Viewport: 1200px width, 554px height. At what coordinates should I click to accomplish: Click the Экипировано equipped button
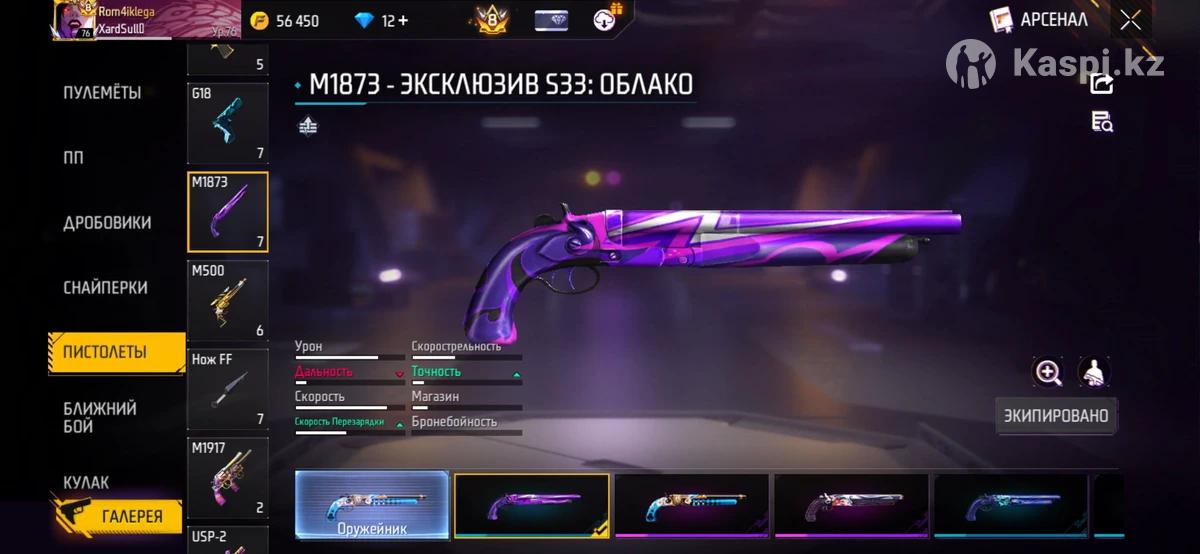[1056, 416]
